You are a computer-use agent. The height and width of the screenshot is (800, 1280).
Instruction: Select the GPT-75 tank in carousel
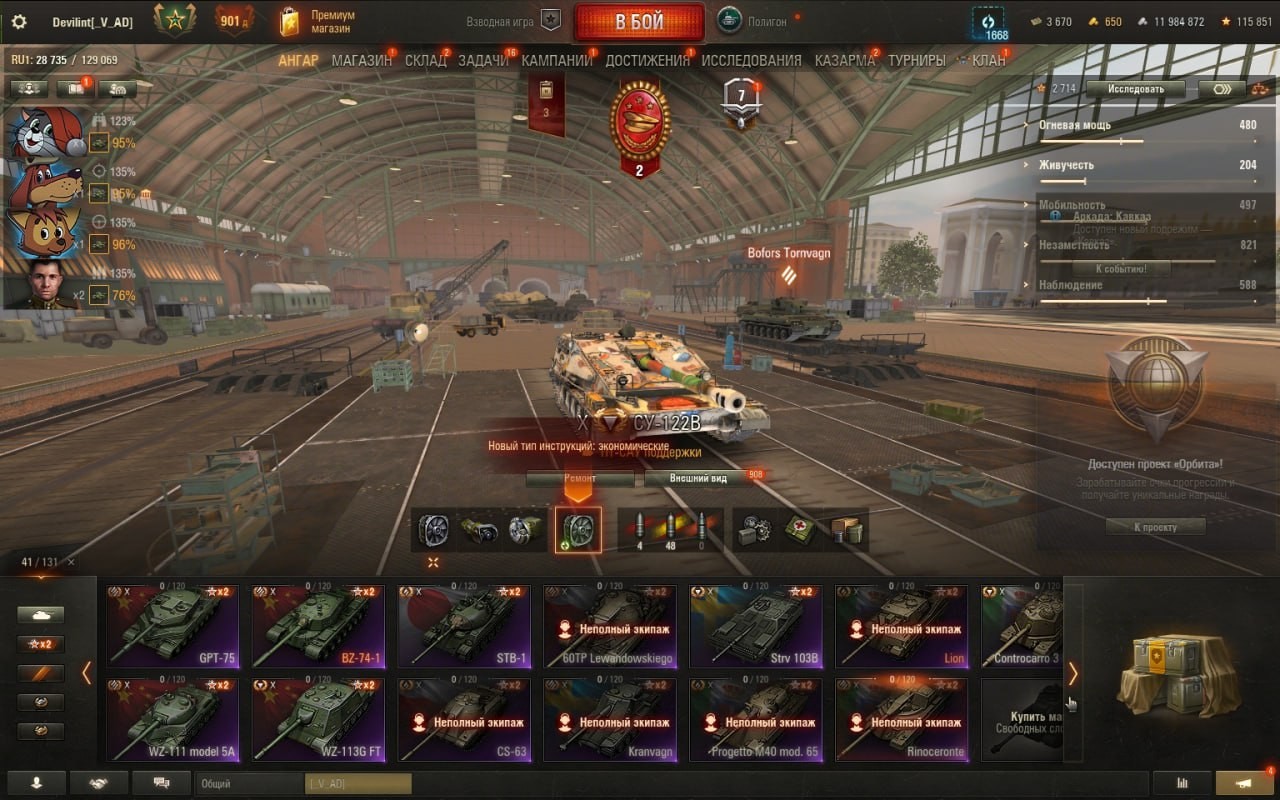click(173, 626)
